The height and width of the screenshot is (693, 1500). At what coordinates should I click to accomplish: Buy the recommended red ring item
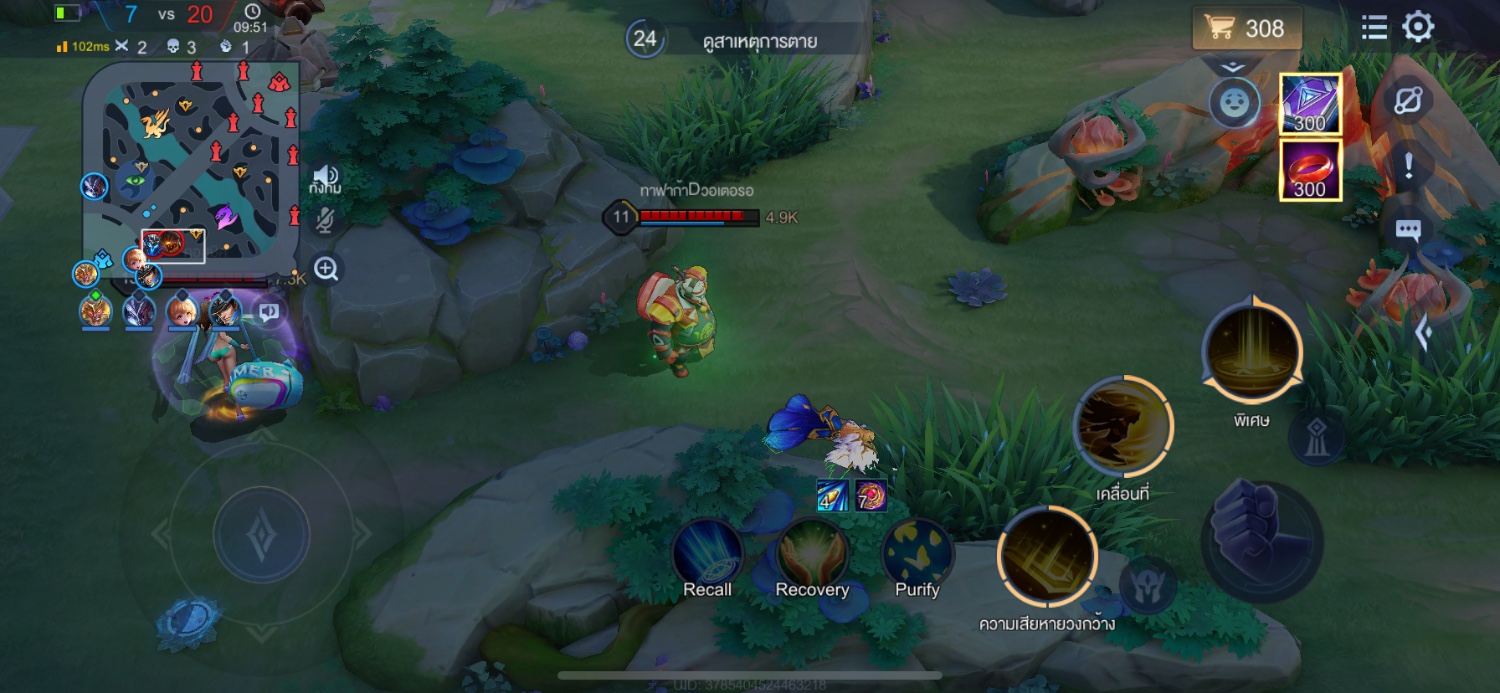click(x=1310, y=170)
